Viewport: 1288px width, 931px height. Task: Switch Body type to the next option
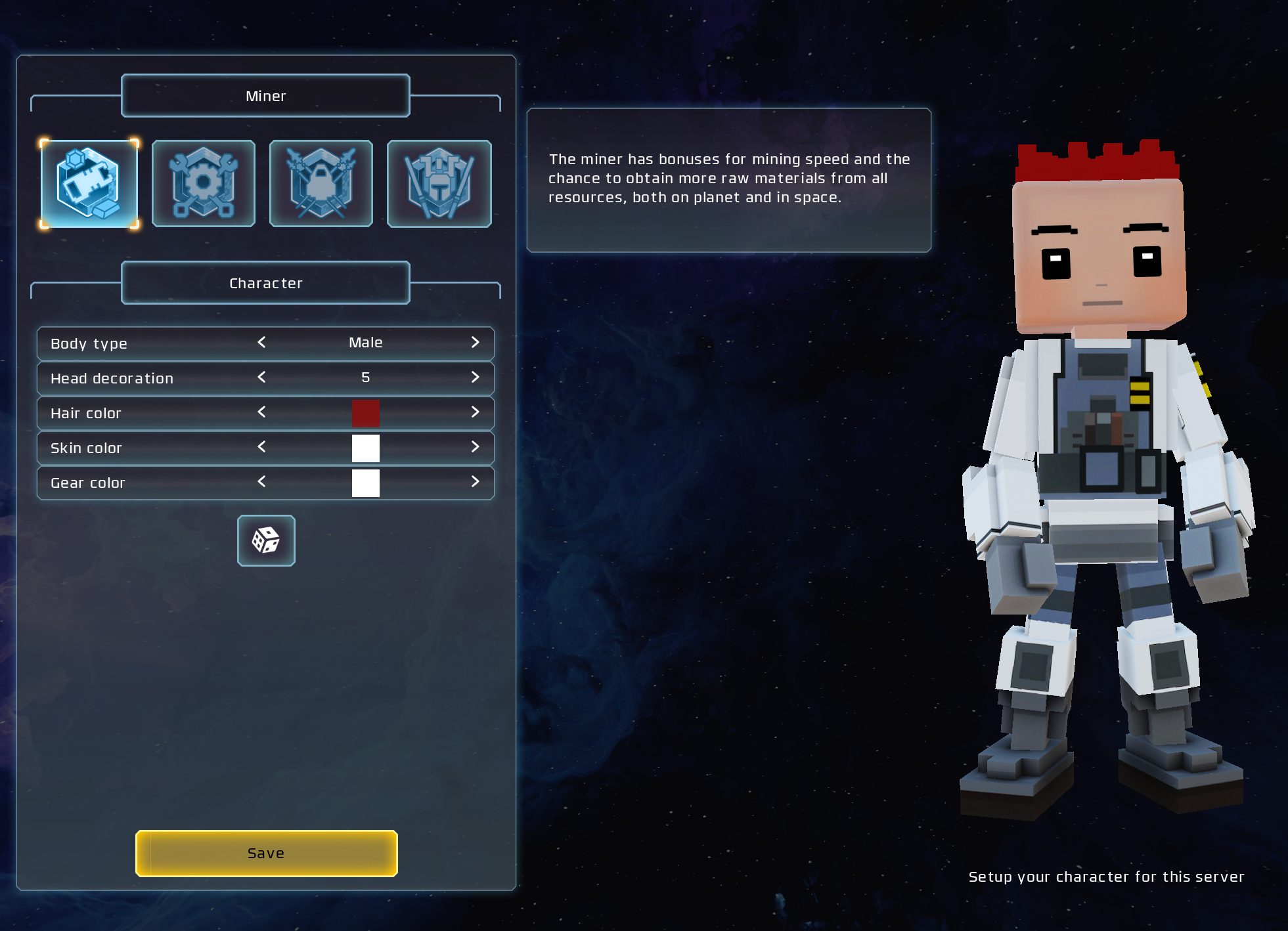point(475,343)
